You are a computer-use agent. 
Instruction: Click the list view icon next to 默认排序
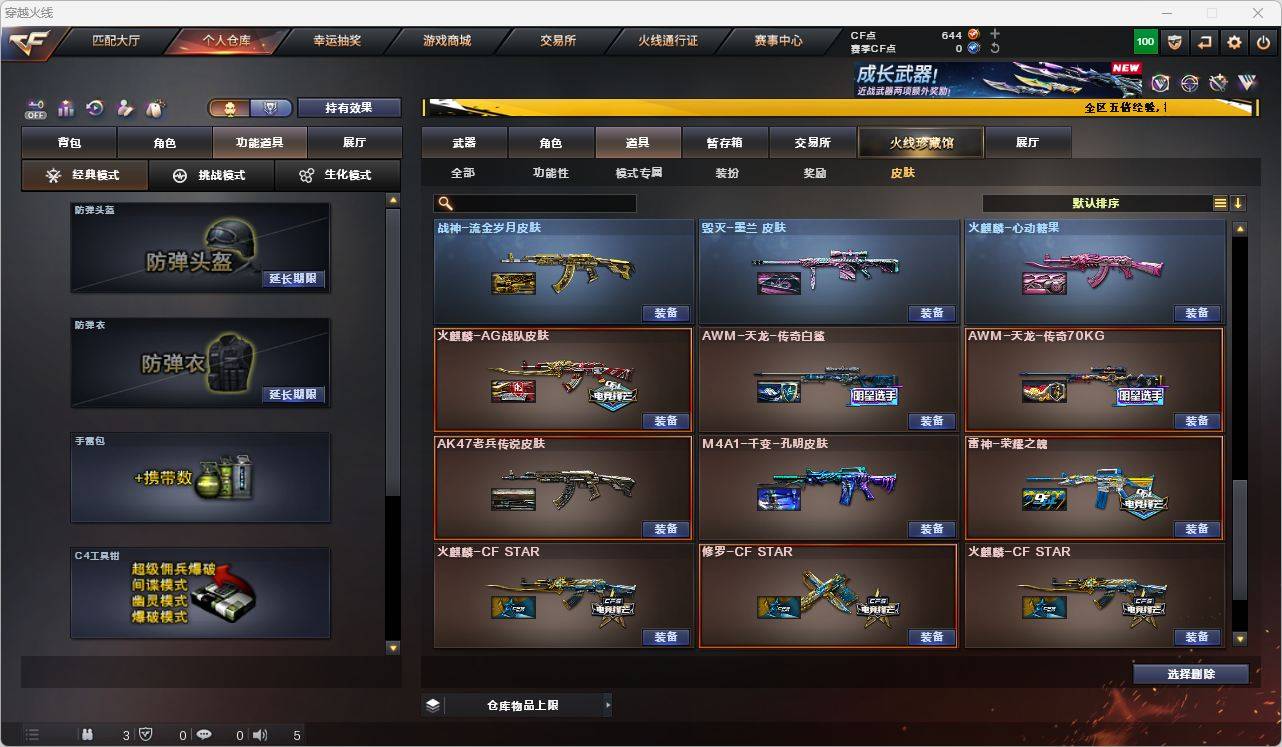point(1219,202)
